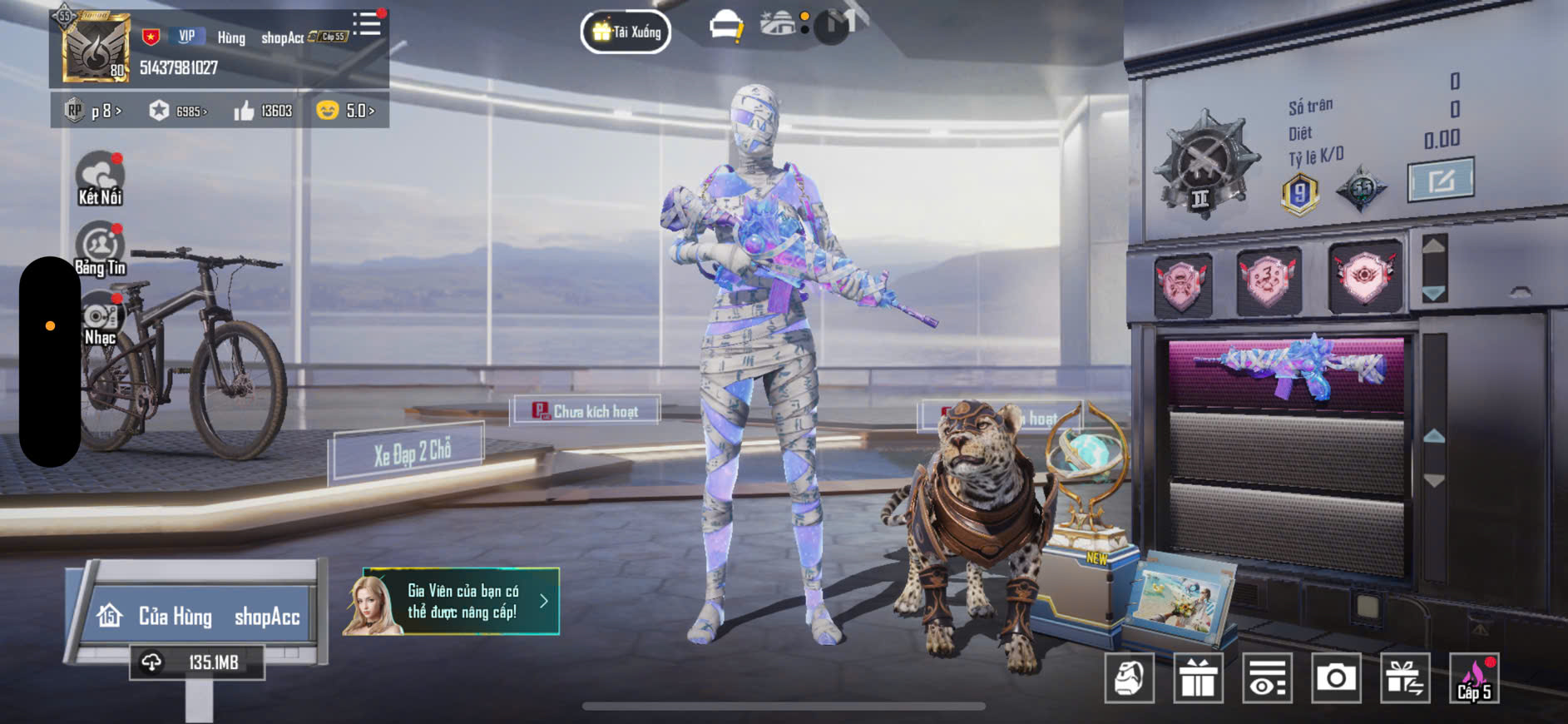Select the Xe Đạp 2 Chỗ label
This screenshot has width=1568, height=724.
coord(411,453)
